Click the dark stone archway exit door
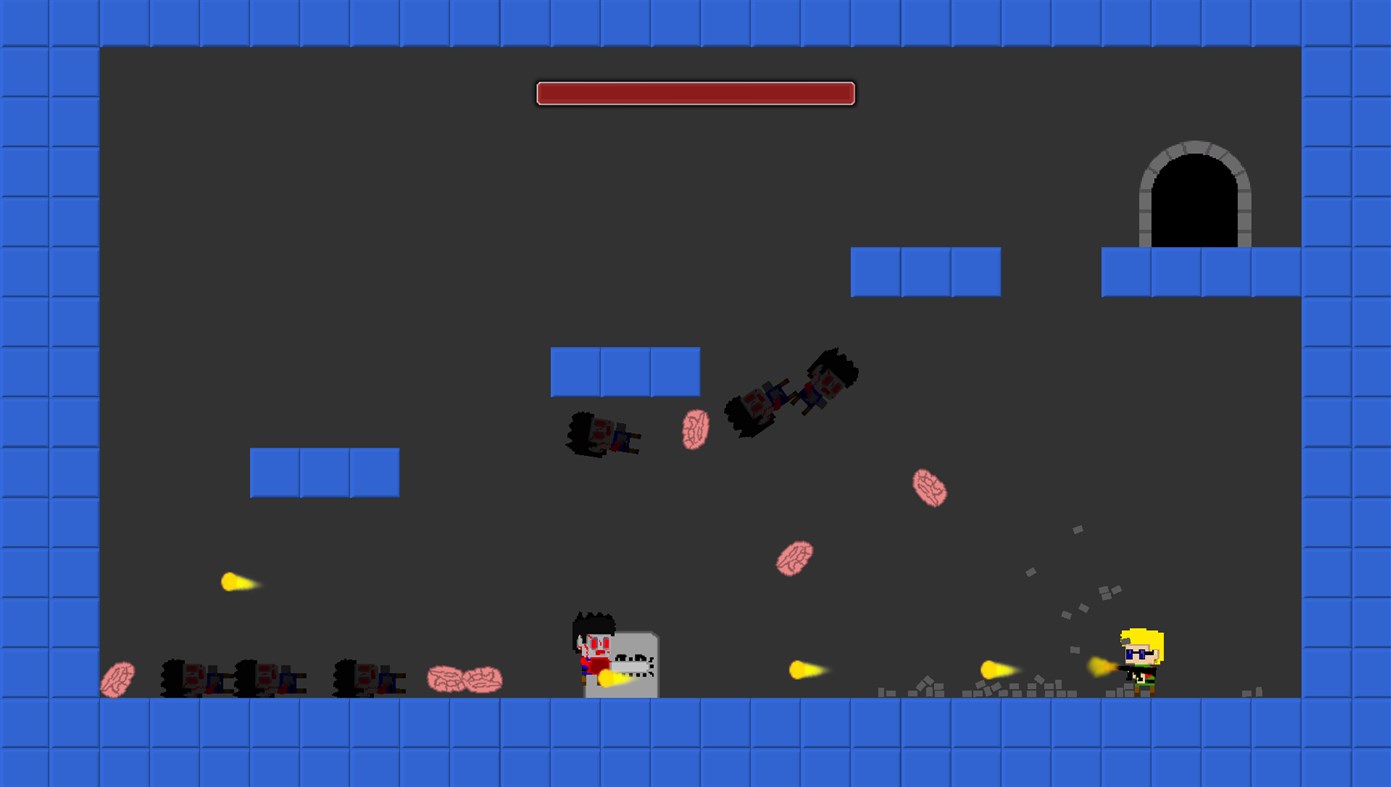This screenshot has height=787, width=1391. click(1193, 200)
